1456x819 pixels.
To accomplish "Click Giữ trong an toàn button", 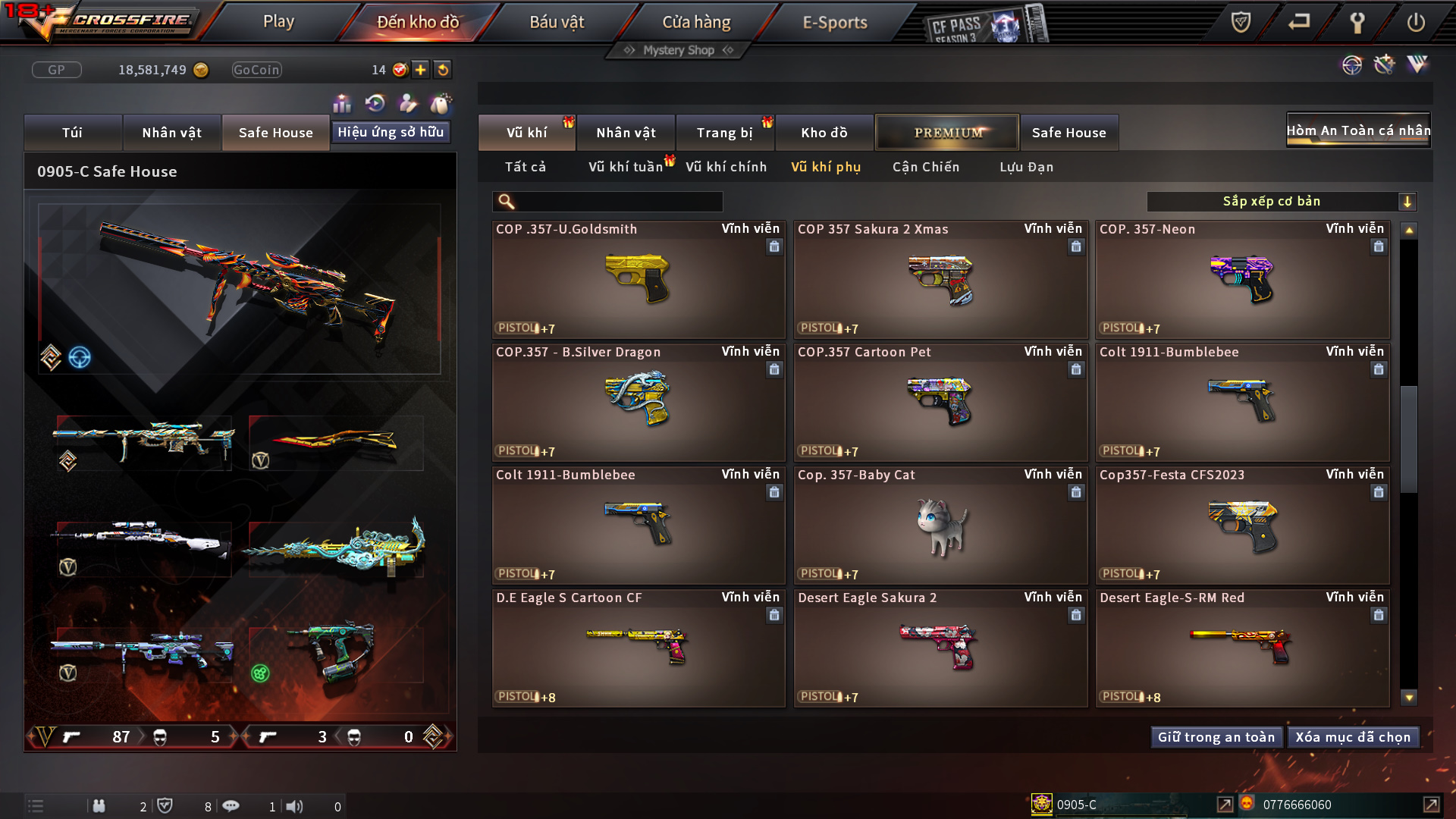I will click(1216, 737).
